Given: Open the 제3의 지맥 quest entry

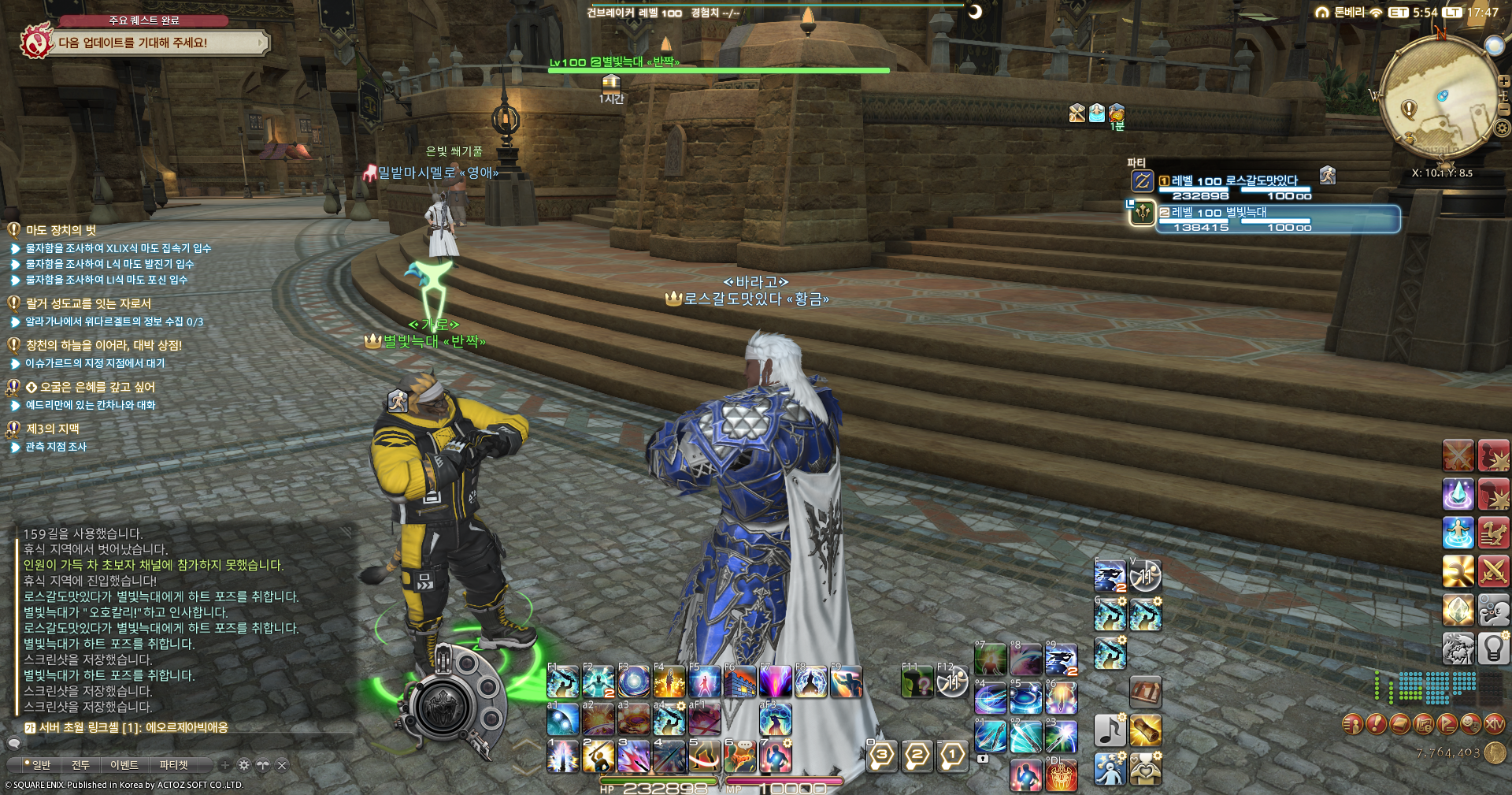Looking at the screenshot, I should click(x=53, y=429).
